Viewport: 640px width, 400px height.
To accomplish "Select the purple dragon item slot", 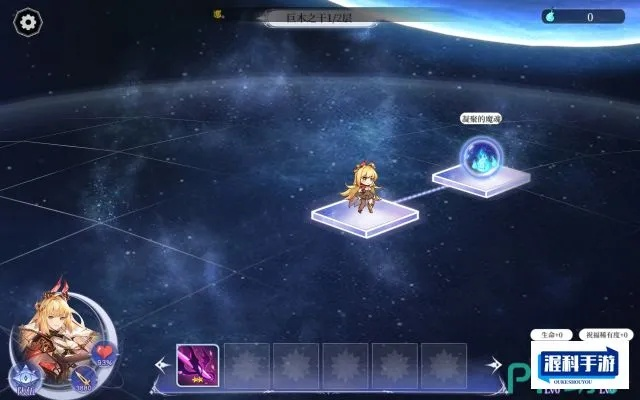I will tap(198, 365).
